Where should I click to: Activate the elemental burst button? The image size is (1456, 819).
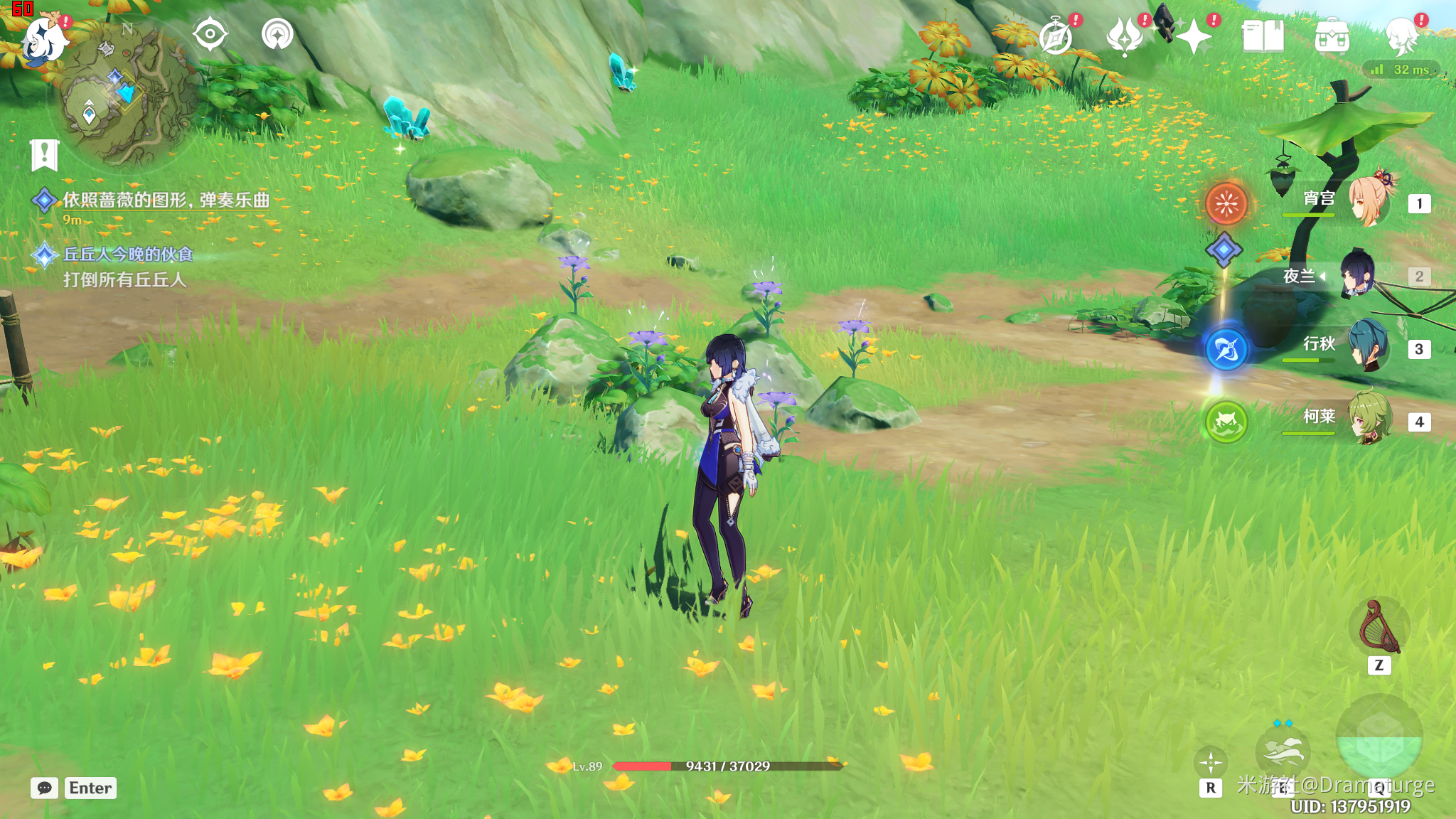(1379, 739)
